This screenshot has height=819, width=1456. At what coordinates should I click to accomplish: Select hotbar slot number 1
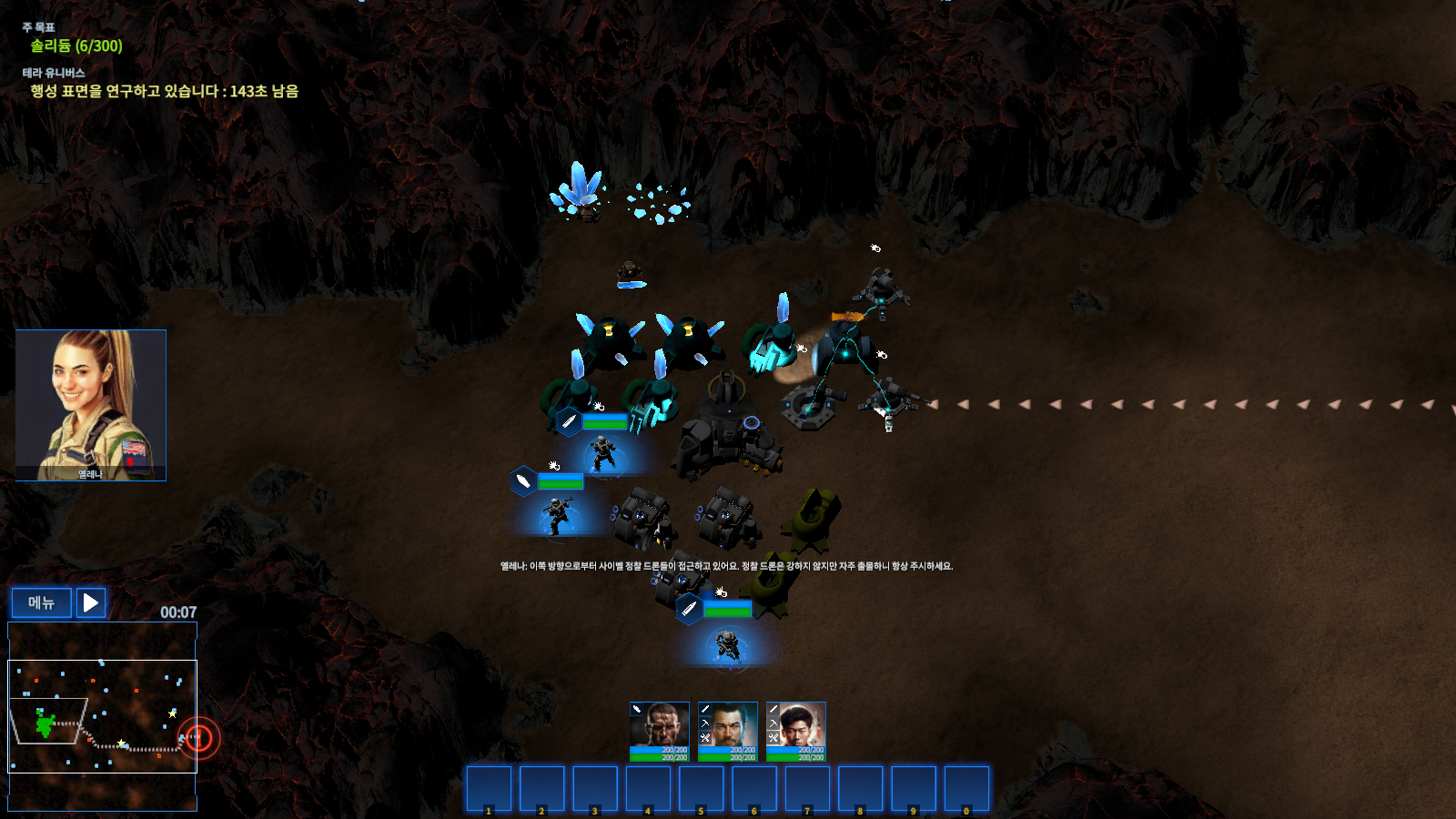(x=489, y=788)
